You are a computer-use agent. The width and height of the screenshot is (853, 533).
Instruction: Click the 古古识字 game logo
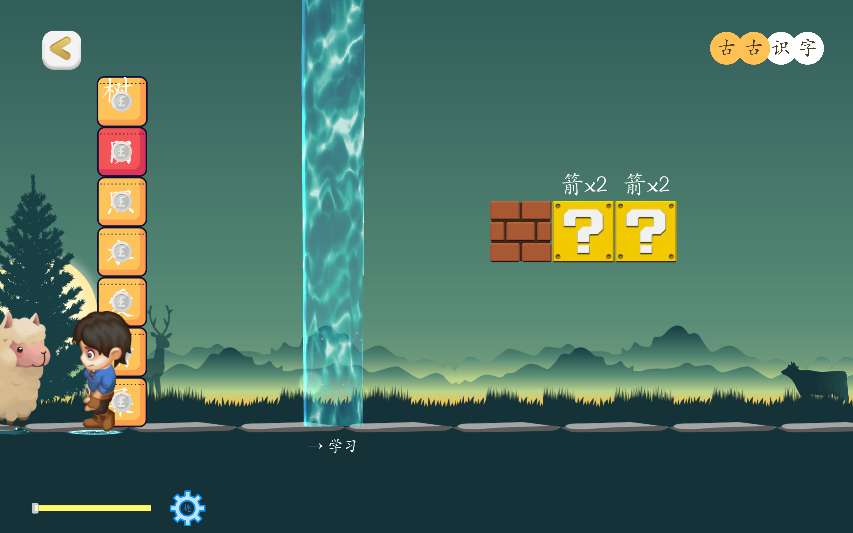pyautogui.click(x=766, y=48)
